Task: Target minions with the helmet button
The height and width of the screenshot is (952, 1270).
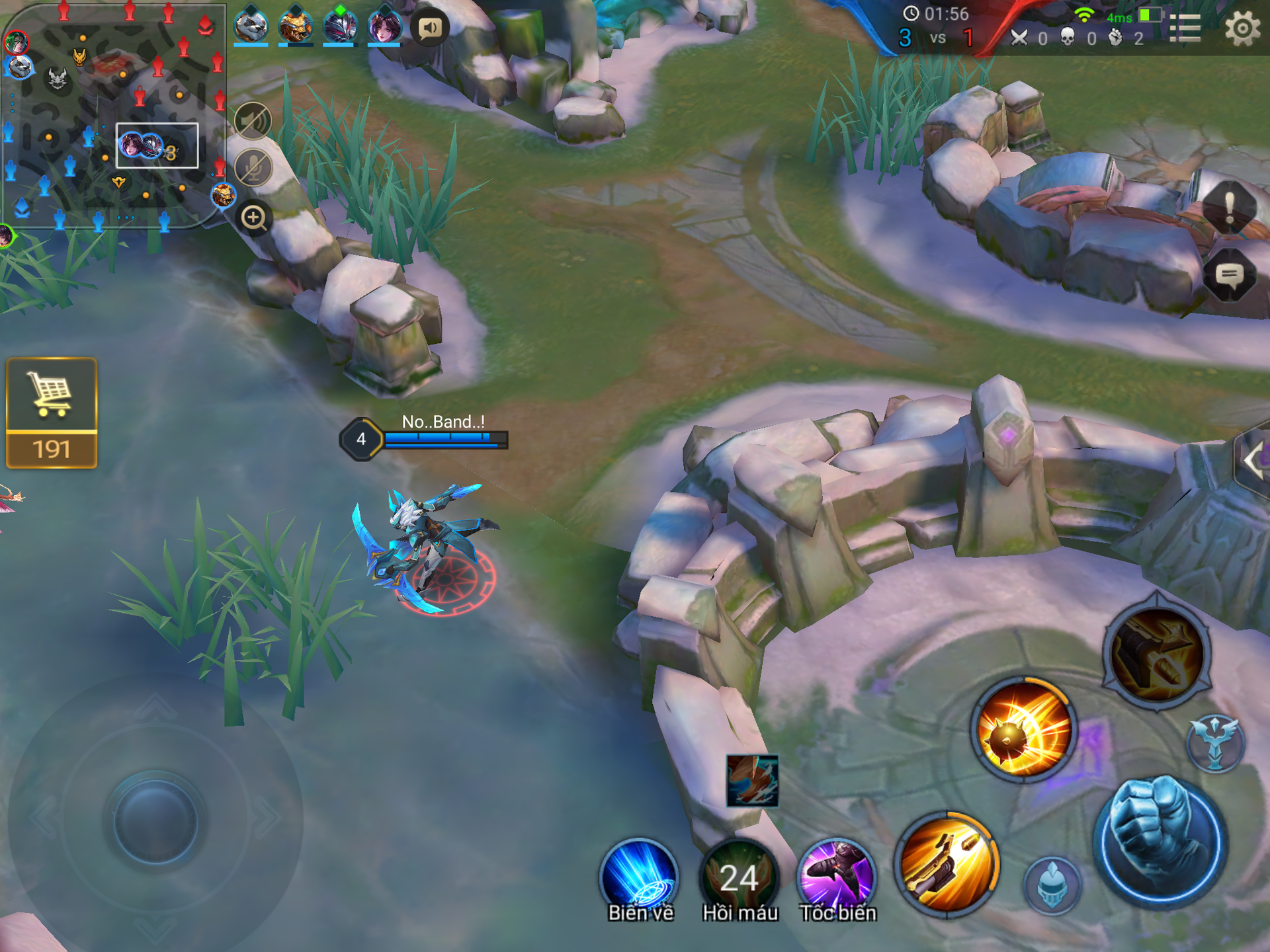Action: coord(1052,885)
